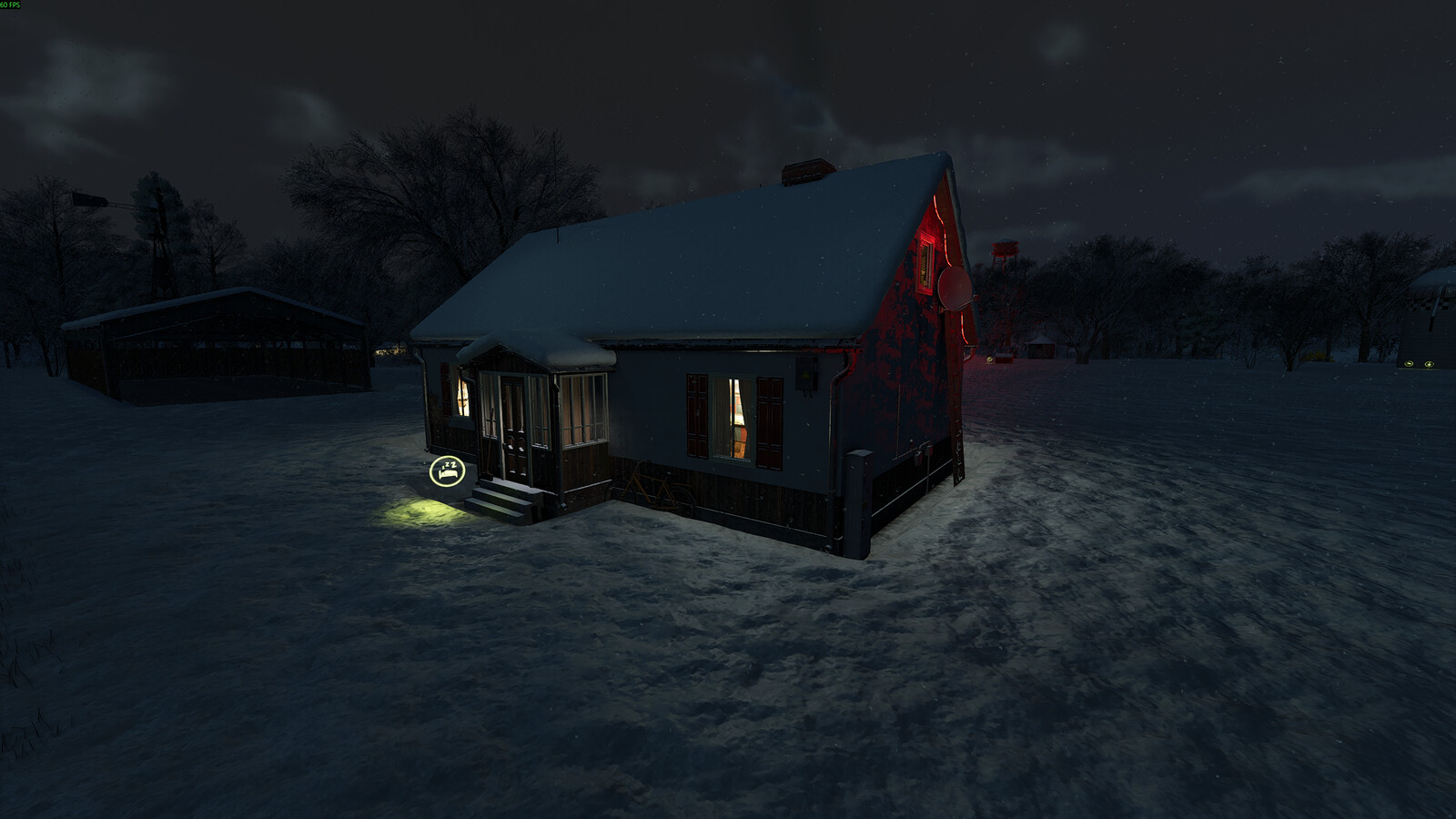Select the attic window on the red gable
This screenshot has height=819, width=1456.
click(924, 262)
